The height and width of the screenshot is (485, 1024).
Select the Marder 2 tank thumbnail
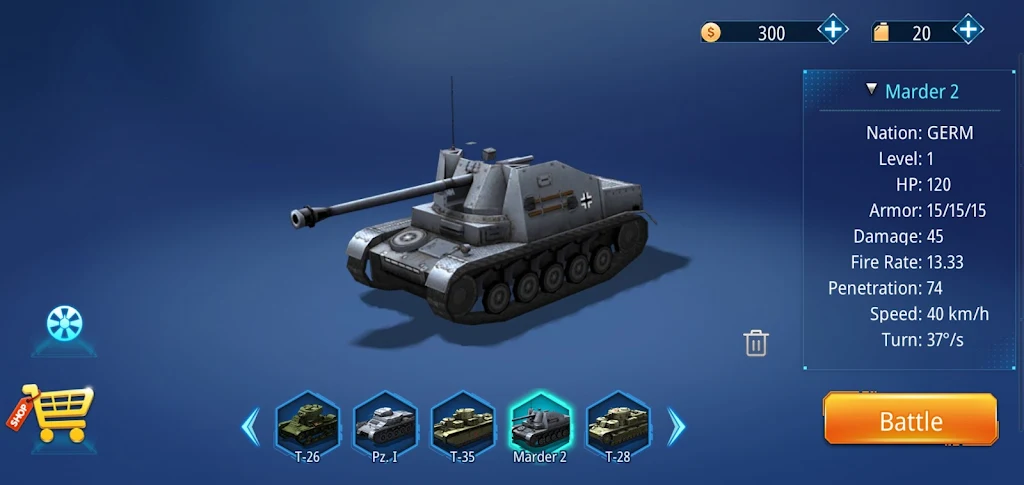pos(540,425)
